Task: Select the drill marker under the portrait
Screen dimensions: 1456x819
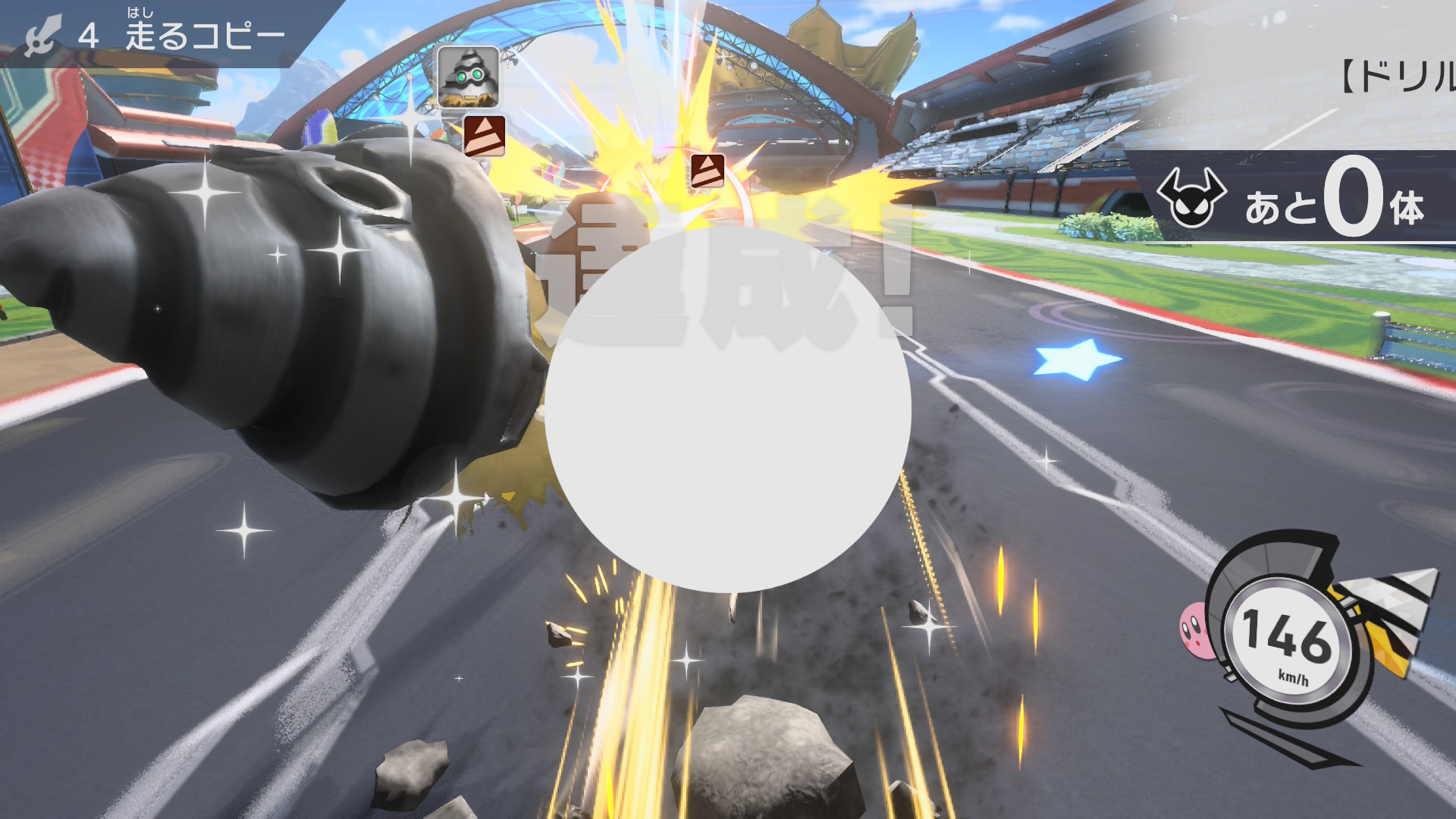Action: (x=484, y=136)
